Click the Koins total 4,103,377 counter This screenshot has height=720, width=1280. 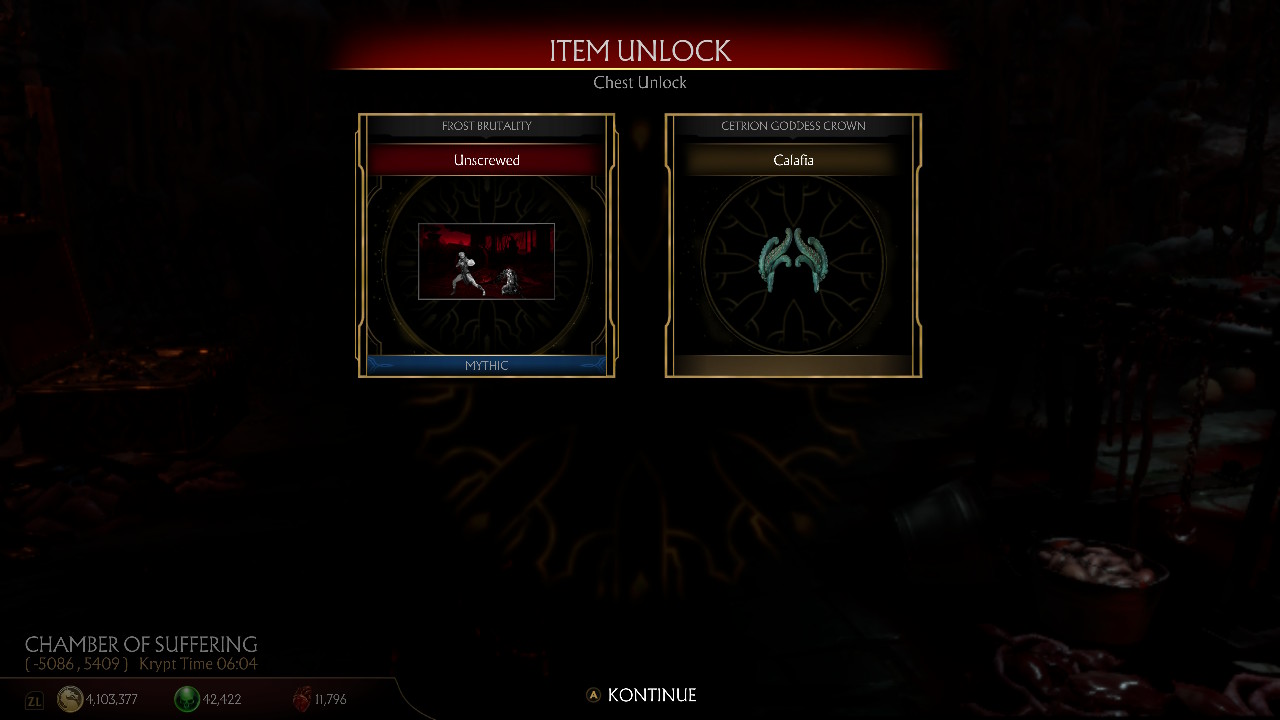tap(110, 699)
